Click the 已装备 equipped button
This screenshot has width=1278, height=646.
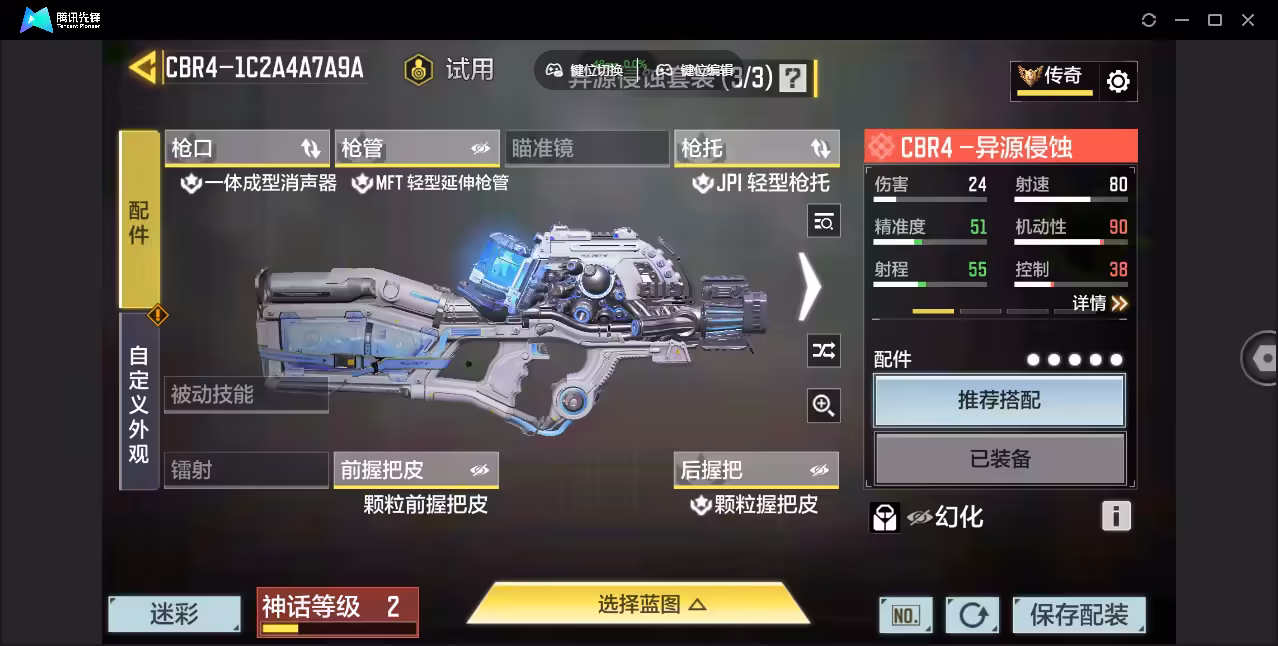click(x=999, y=459)
